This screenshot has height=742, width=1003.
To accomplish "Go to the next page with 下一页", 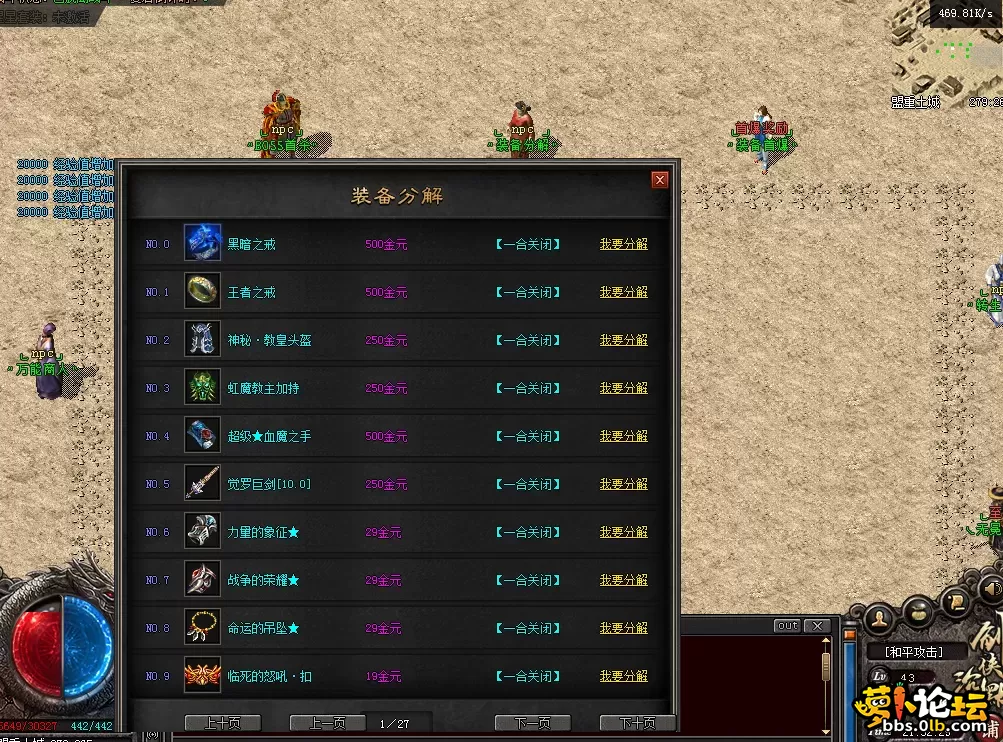I will coord(532,723).
